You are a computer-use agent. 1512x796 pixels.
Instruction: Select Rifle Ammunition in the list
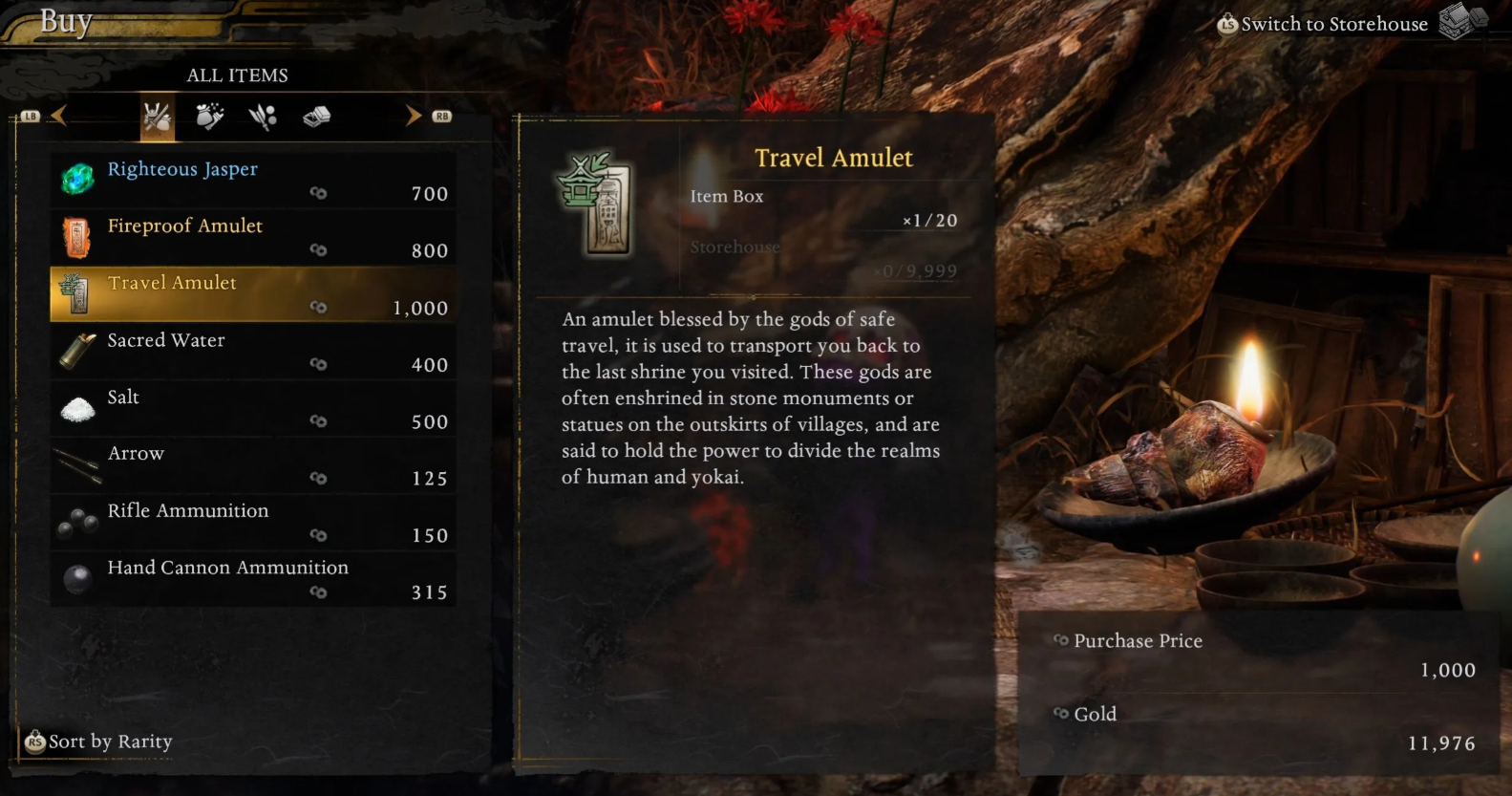click(252, 523)
